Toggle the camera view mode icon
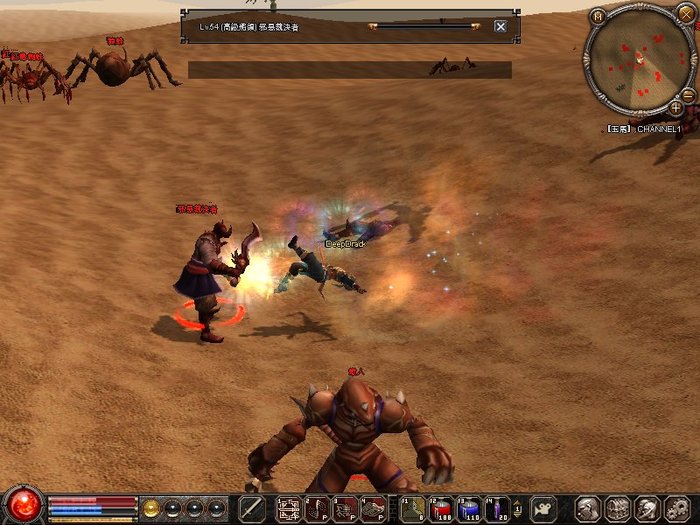This screenshot has width=700, height=525. click(x=544, y=509)
